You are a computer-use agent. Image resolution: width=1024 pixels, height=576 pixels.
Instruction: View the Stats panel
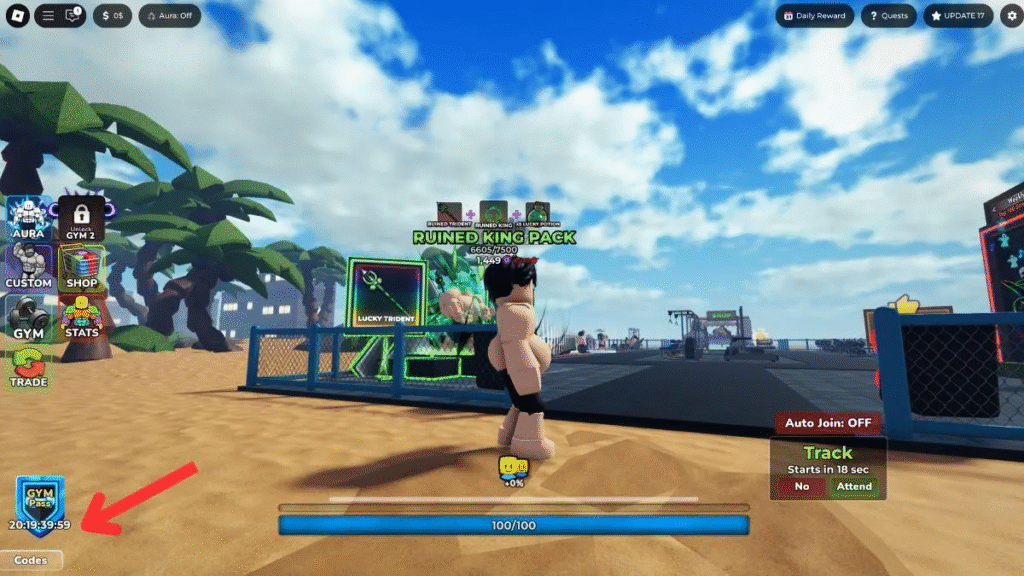(82, 317)
